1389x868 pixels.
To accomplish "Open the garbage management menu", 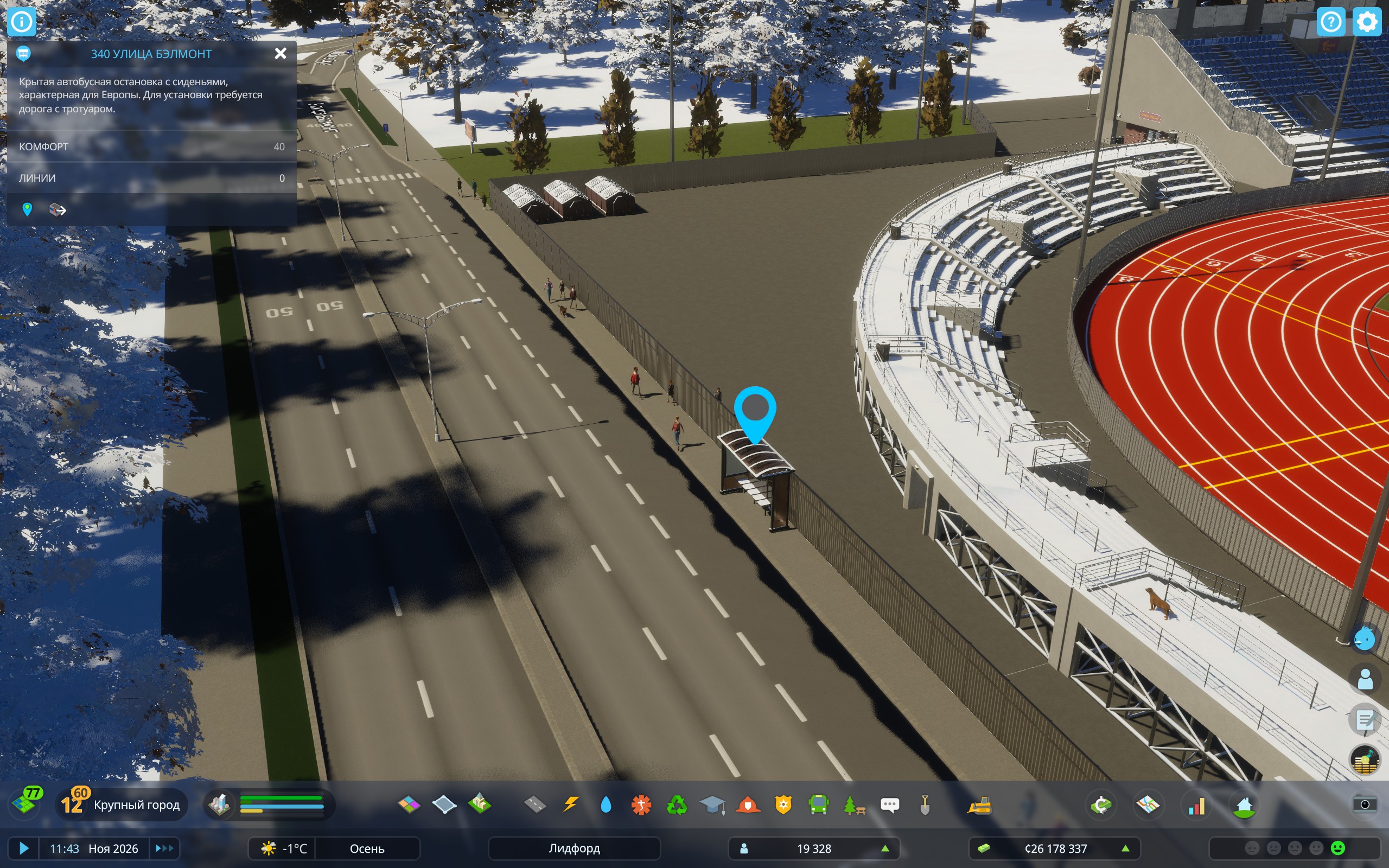I will (x=677, y=805).
